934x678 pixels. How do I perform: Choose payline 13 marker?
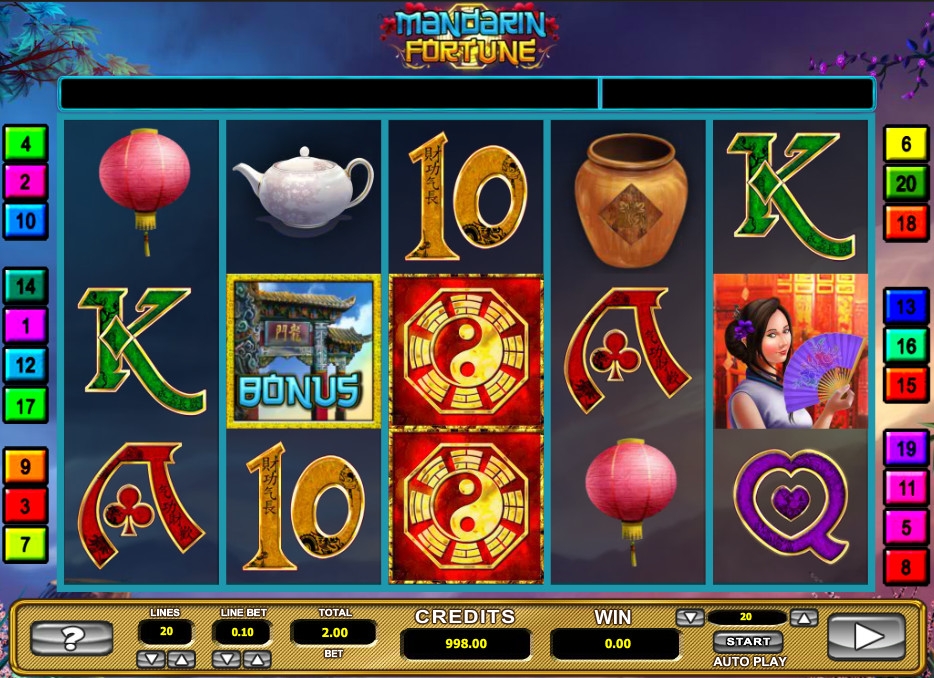tap(906, 307)
